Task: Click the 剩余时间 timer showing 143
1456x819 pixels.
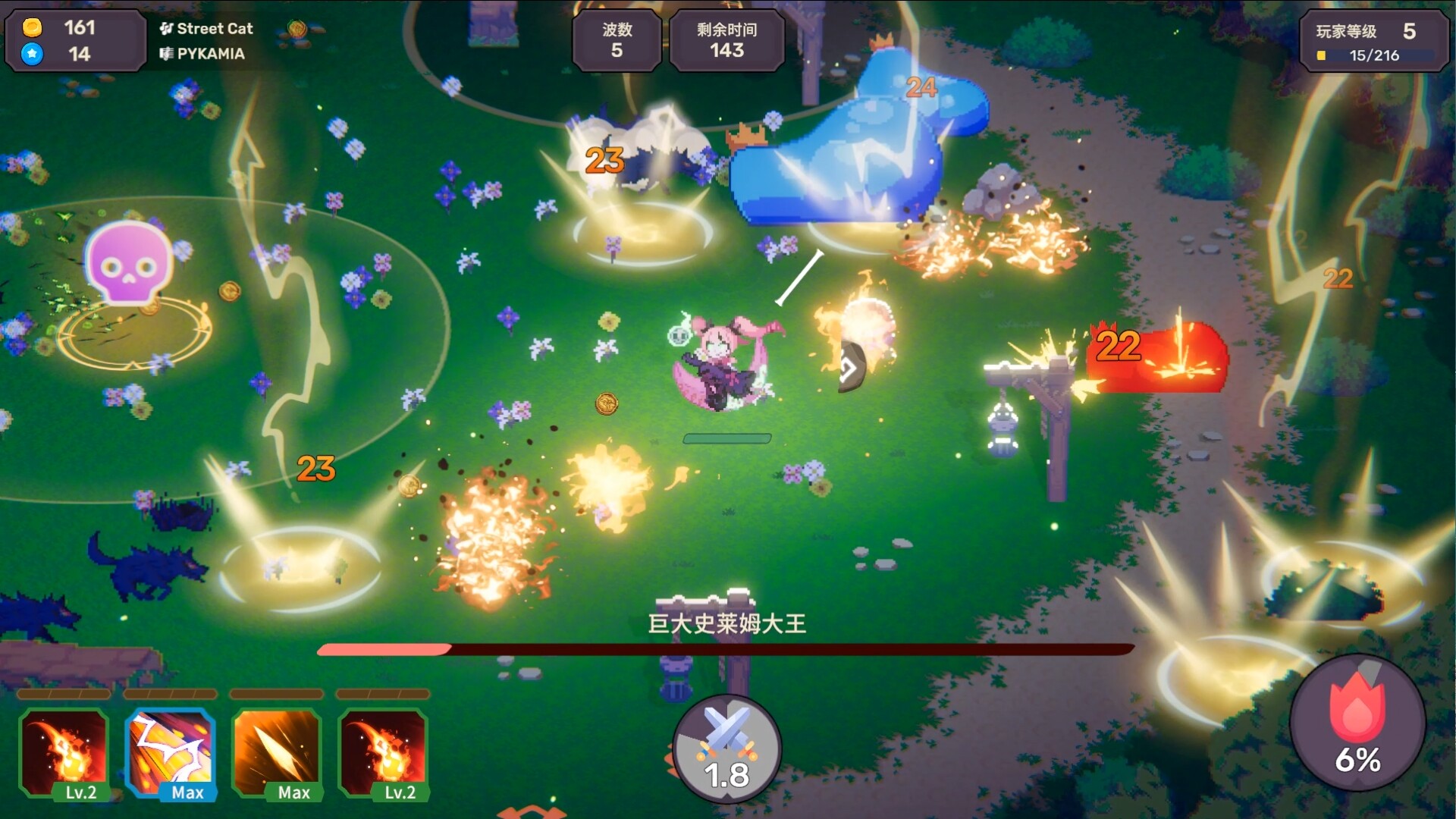Action: 726,41
